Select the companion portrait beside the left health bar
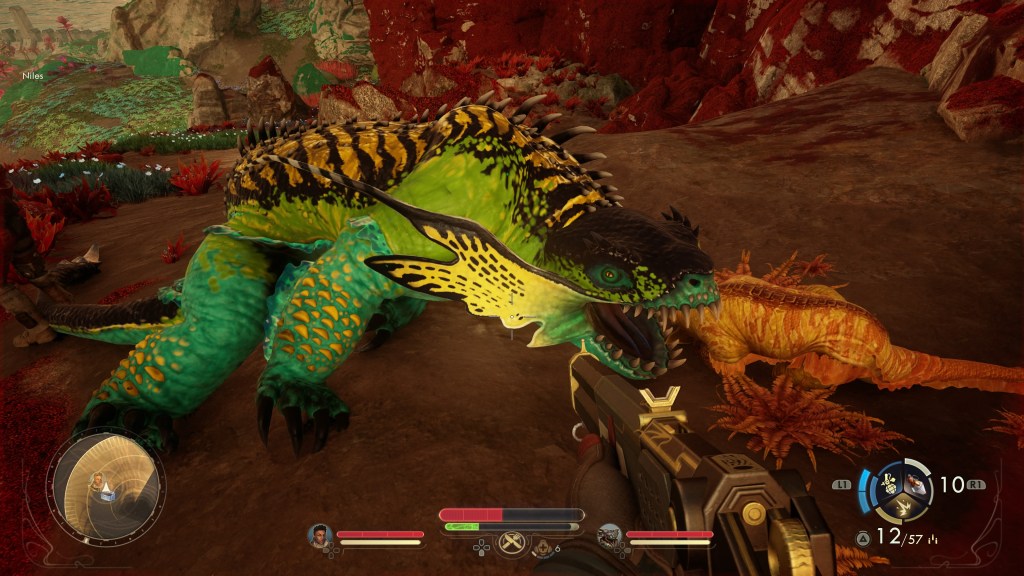Image resolution: width=1024 pixels, height=576 pixels. click(x=320, y=535)
